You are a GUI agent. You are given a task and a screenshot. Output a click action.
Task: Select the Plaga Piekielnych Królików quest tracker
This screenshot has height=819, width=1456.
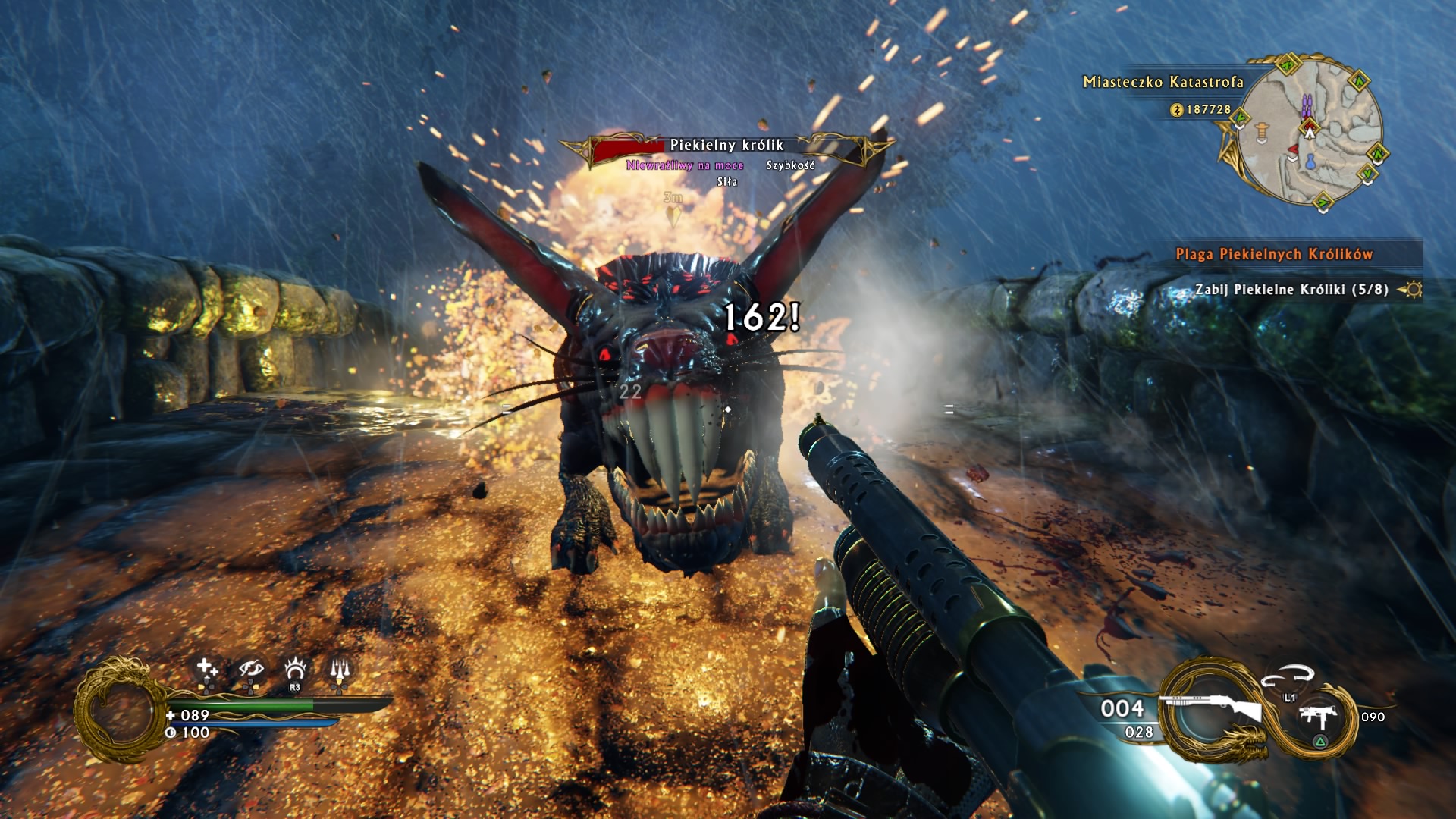click(1274, 254)
